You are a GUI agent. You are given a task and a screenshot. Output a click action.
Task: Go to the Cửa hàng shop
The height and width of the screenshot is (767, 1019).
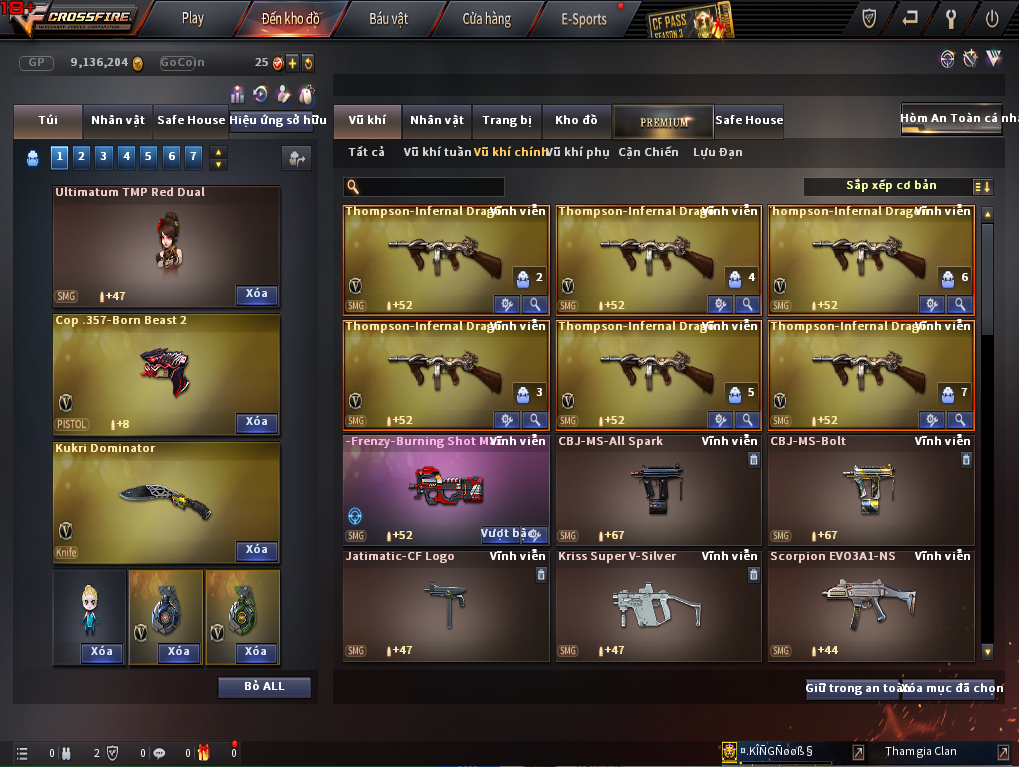[x=486, y=18]
